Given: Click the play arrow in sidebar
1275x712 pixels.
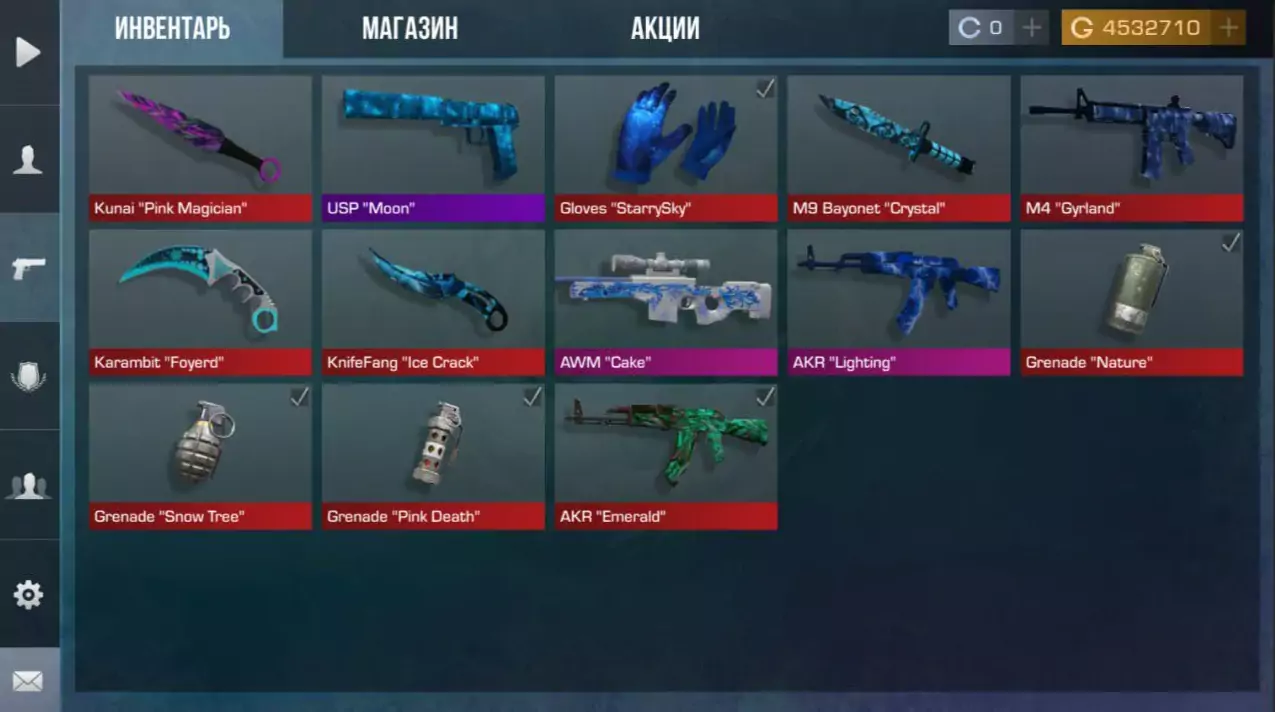Looking at the screenshot, I should pyautogui.click(x=28, y=52).
